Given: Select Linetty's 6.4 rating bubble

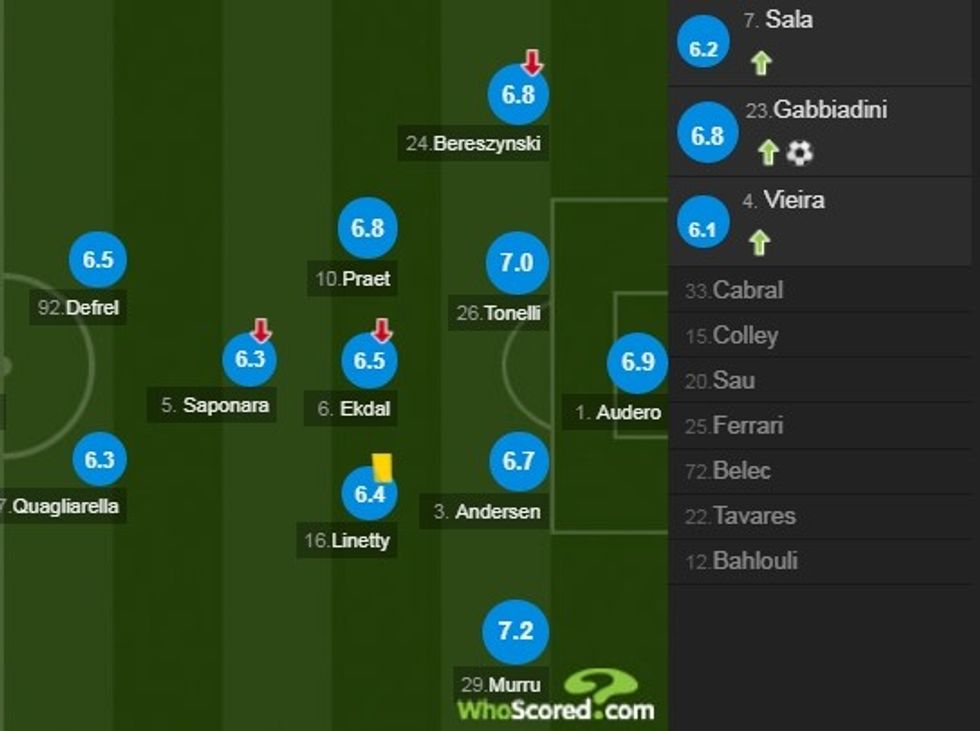Looking at the screenshot, I should pyautogui.click(x=369, y=492).
